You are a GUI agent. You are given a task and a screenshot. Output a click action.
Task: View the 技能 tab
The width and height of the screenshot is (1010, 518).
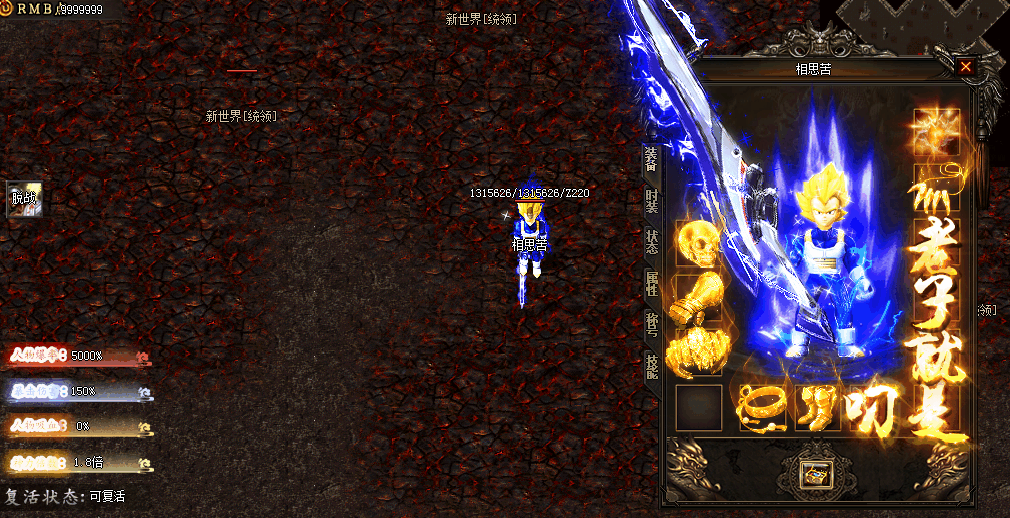tap(651, 367)
